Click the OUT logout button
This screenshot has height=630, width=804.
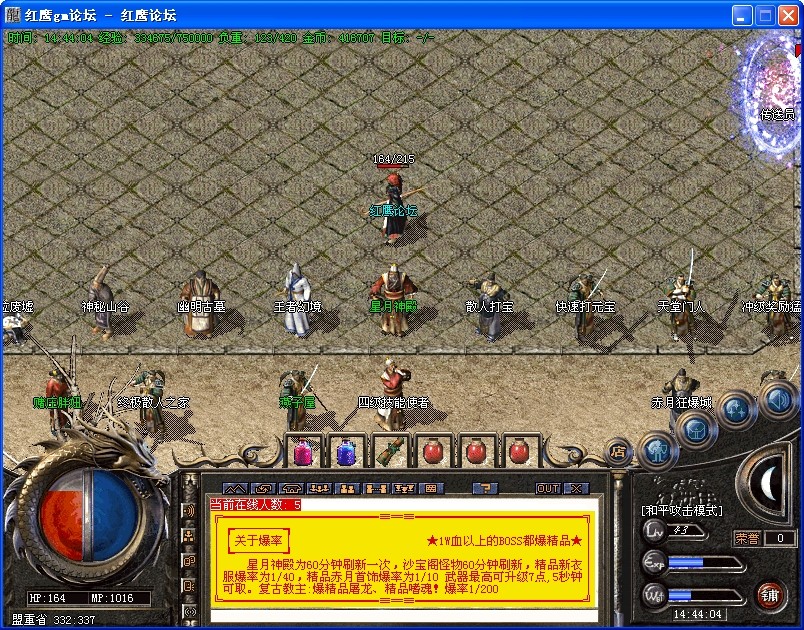547,488
